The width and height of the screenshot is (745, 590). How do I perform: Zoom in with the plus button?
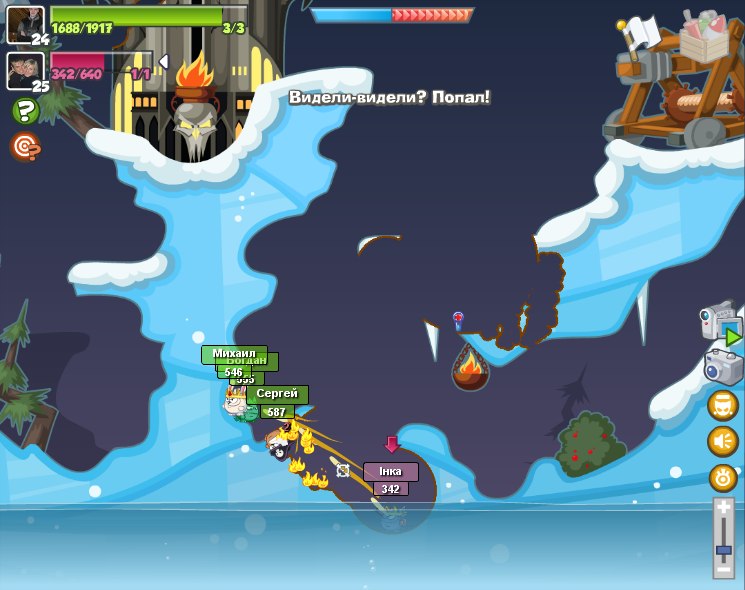pyautogui.click(x=724, y=508)
